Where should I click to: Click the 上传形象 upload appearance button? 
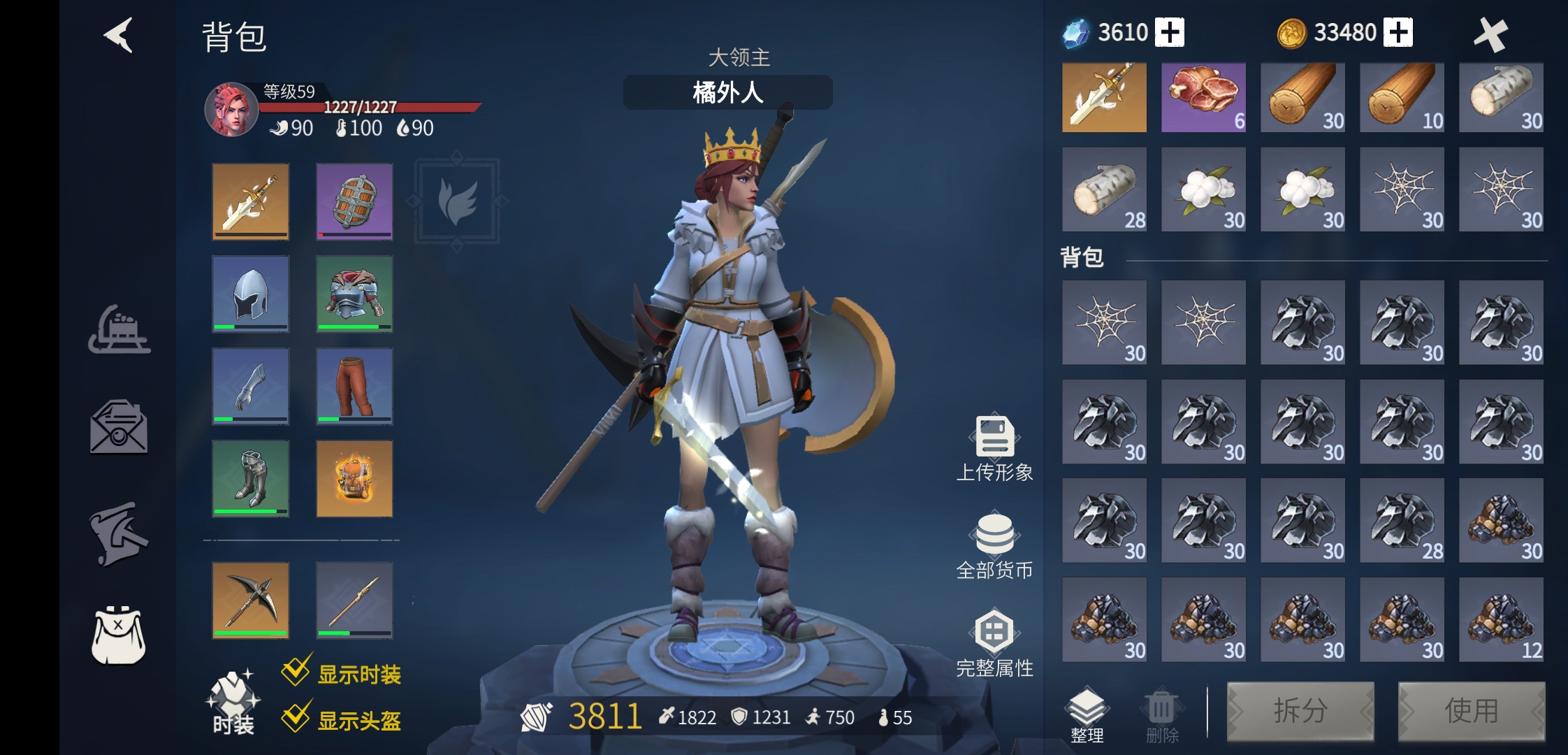(994, 449)
